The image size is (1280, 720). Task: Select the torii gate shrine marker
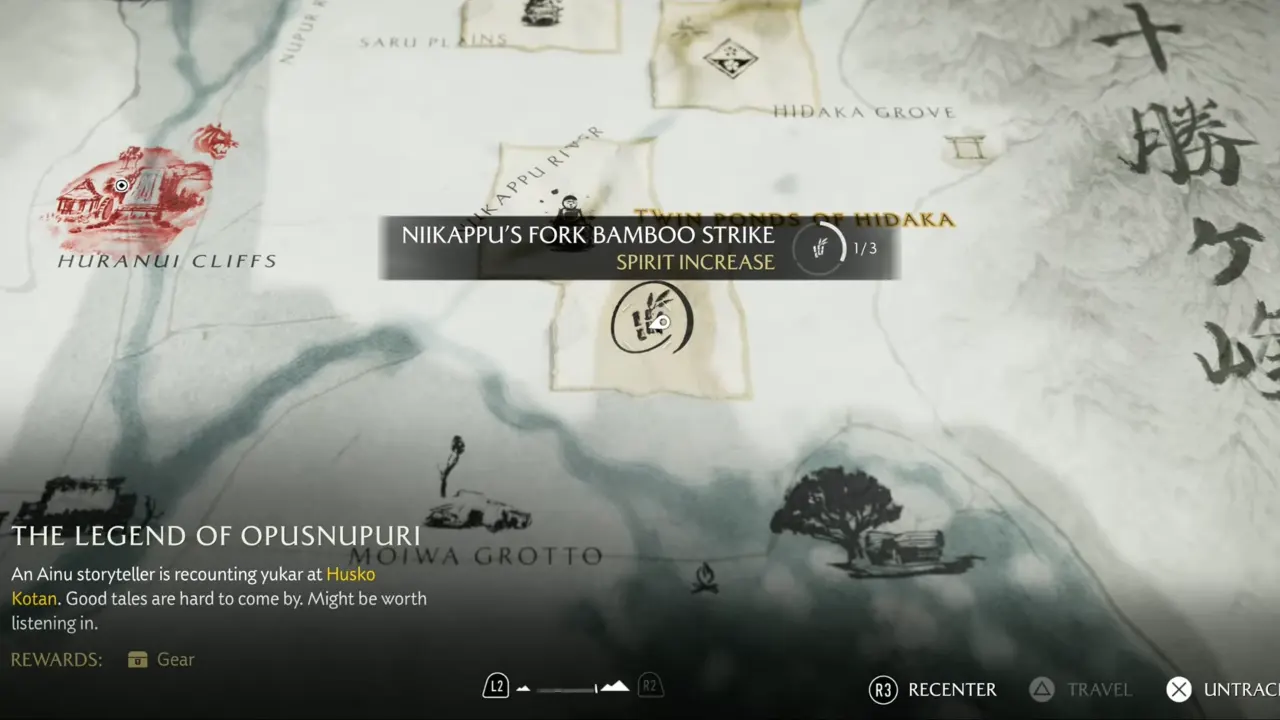point(965,147)
